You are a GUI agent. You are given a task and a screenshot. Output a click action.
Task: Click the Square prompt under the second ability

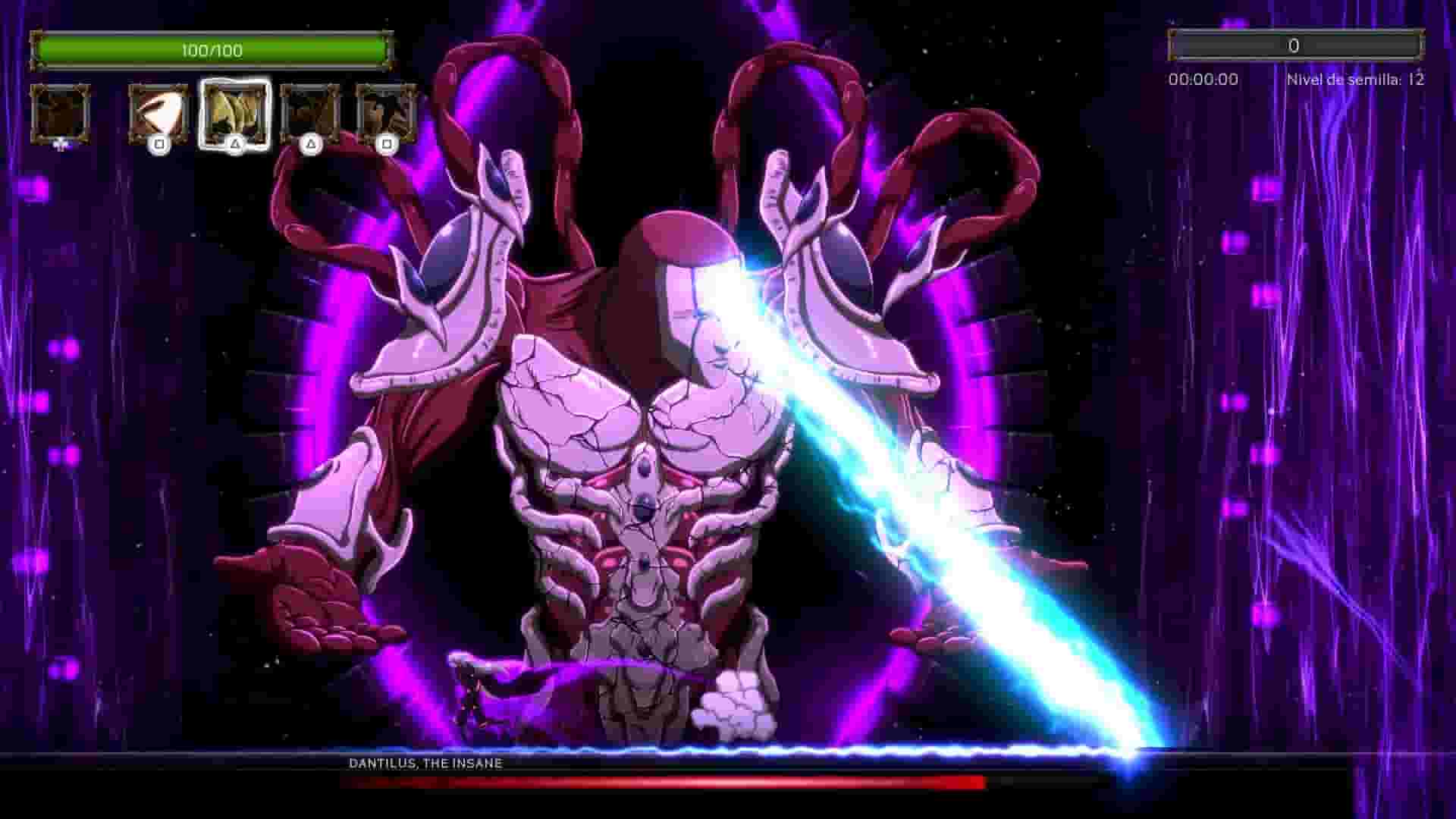(159, 144)
